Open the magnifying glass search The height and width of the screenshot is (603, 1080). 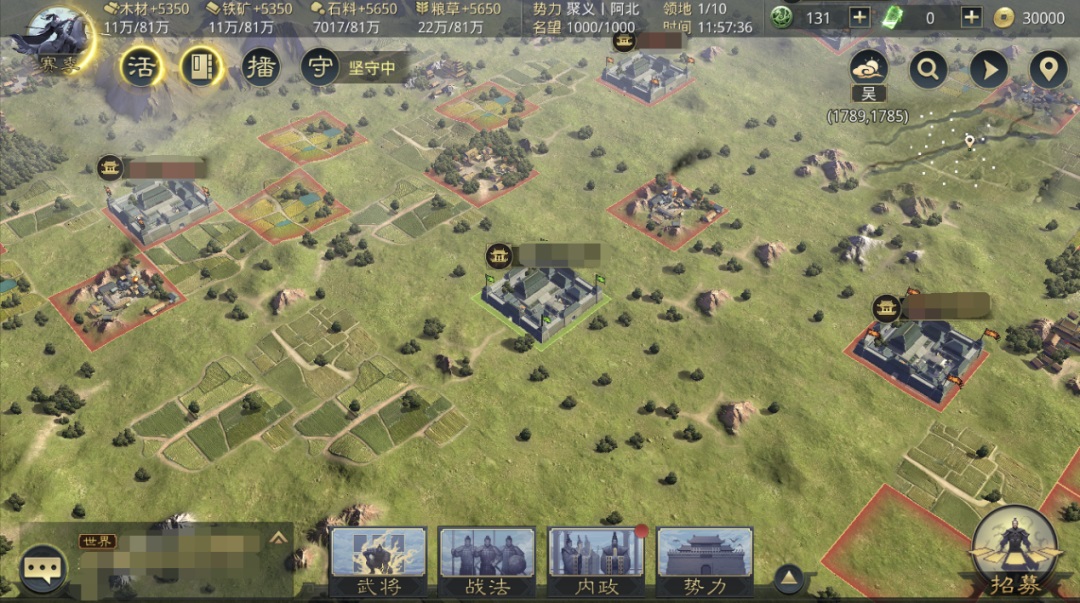(x=929, y=69)
